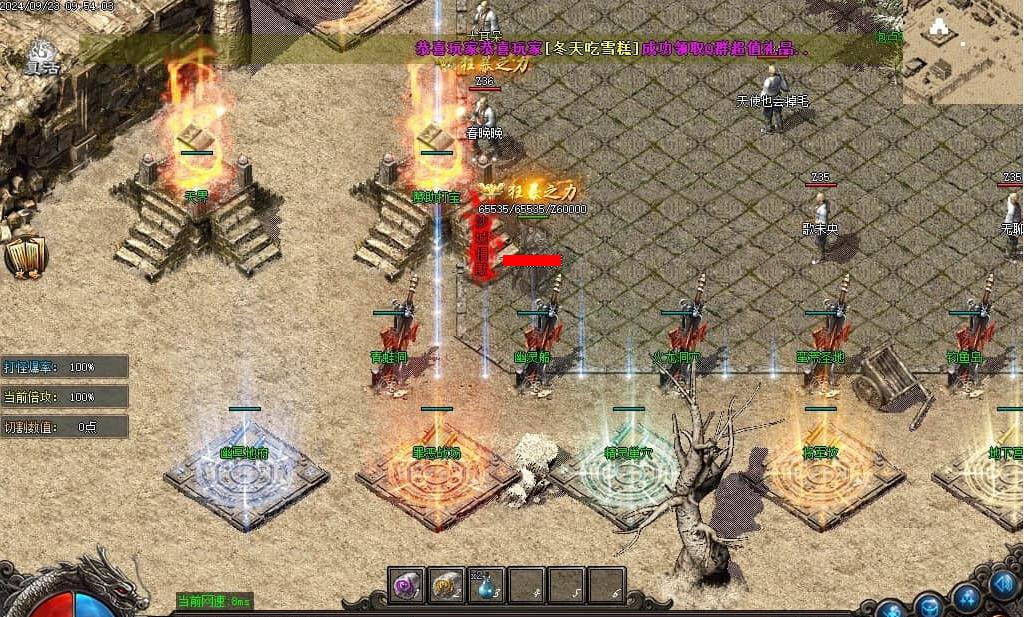Click the 打怪爆率 drop rate panel

click(64, 367)
